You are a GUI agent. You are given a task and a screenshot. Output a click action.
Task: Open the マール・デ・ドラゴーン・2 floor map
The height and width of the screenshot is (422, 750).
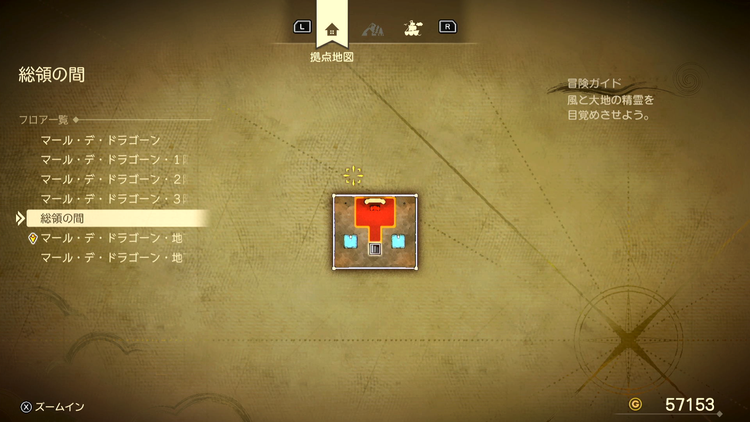click(x=113, y=179)
